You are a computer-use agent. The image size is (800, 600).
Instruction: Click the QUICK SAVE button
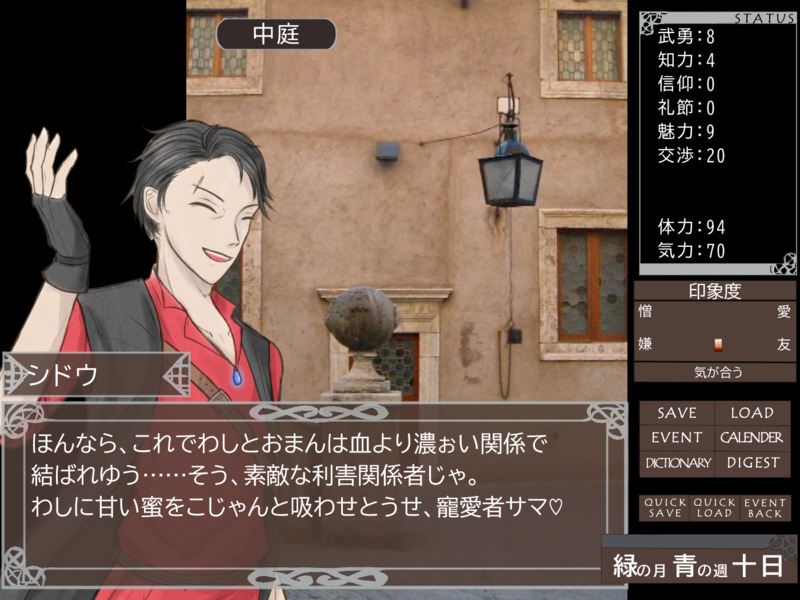point(665,508)
